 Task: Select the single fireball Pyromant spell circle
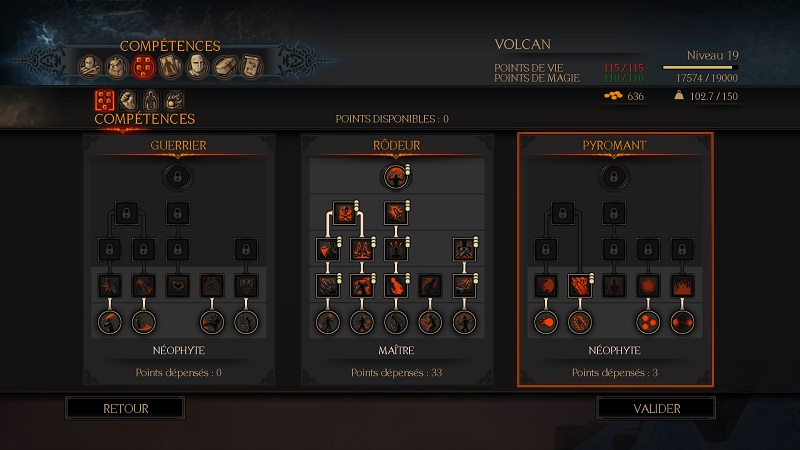point(546,322)
